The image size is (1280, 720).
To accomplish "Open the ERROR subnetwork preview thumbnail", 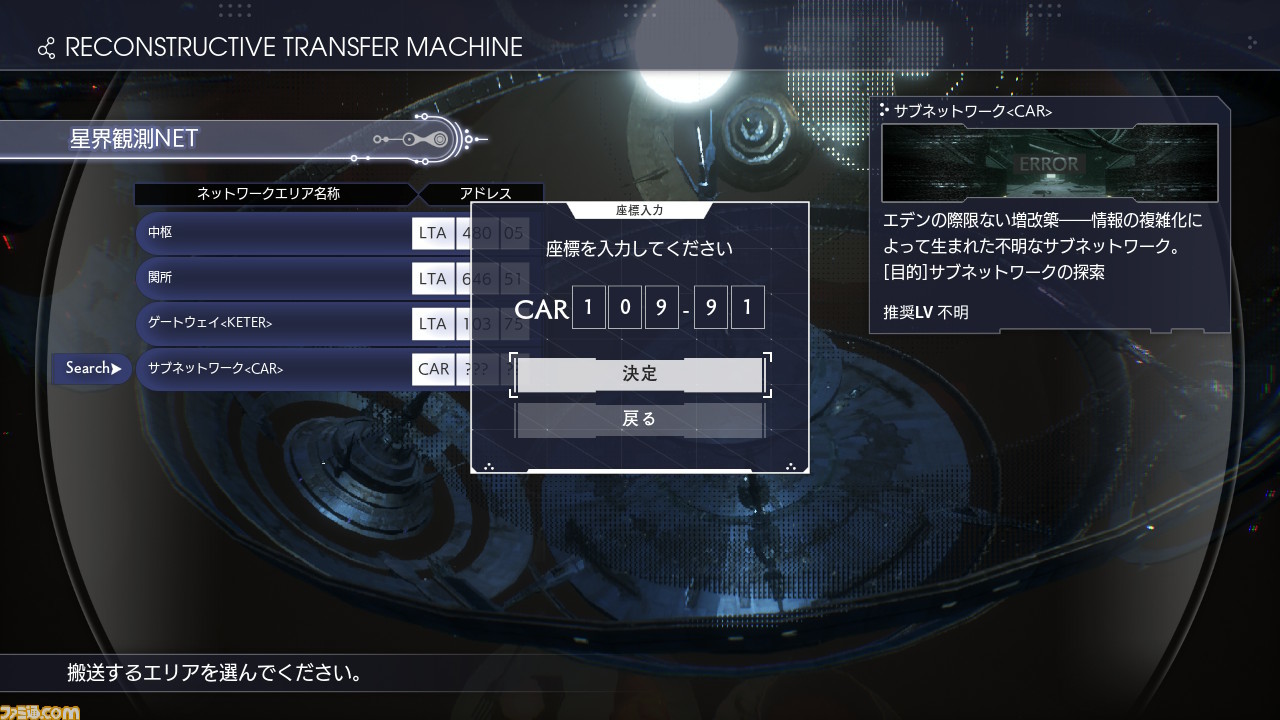I will click(1049, 163).
